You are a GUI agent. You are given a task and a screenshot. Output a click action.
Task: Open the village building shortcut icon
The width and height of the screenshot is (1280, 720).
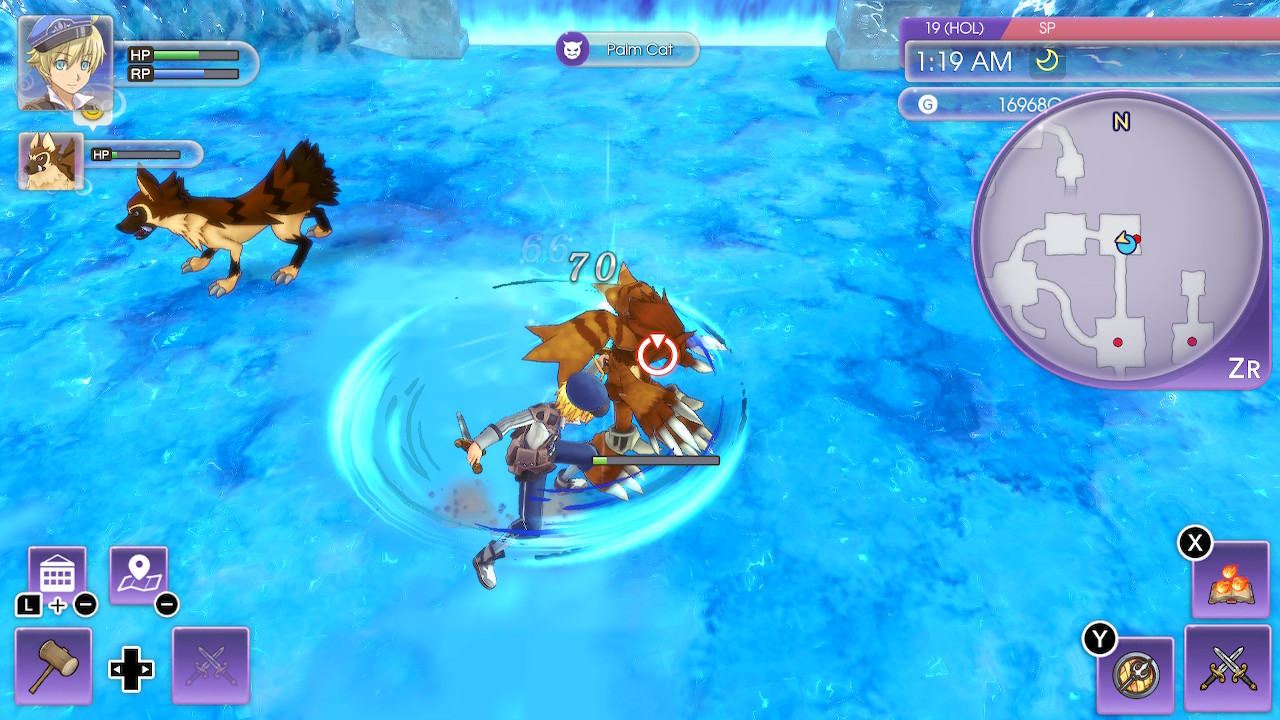click(56, 571)
